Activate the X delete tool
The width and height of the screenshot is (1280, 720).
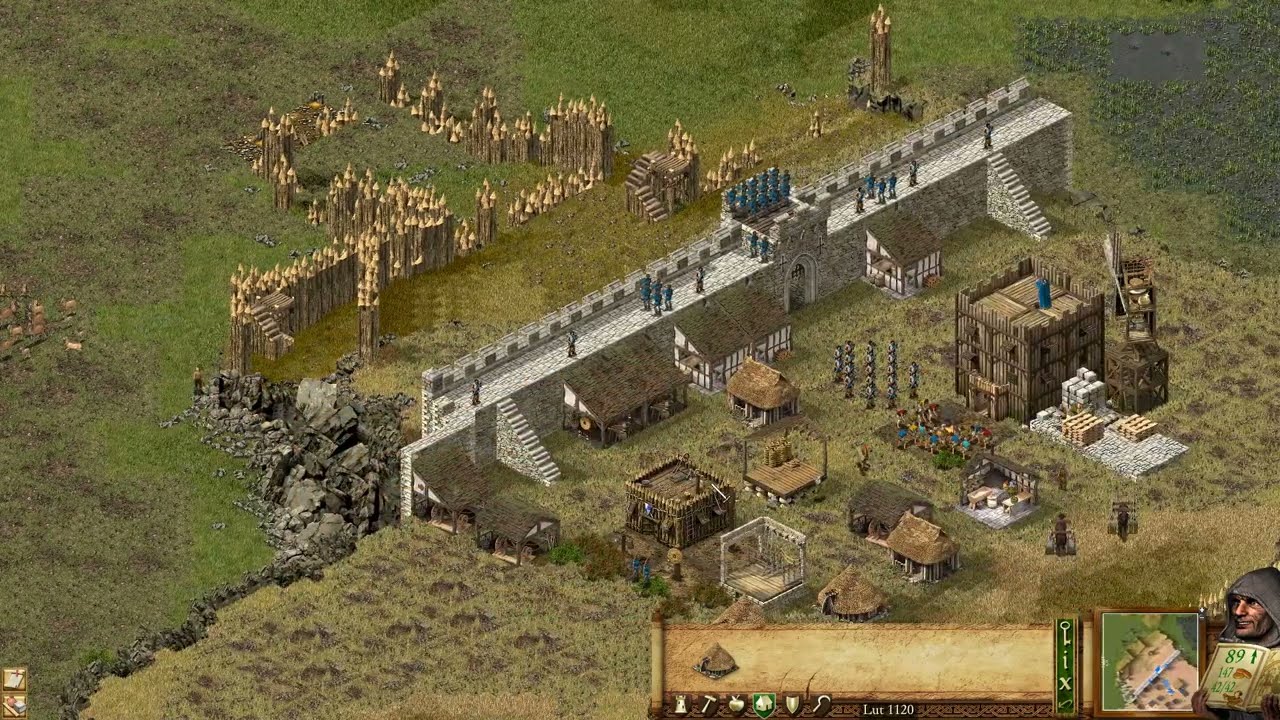click(1066, 682)
